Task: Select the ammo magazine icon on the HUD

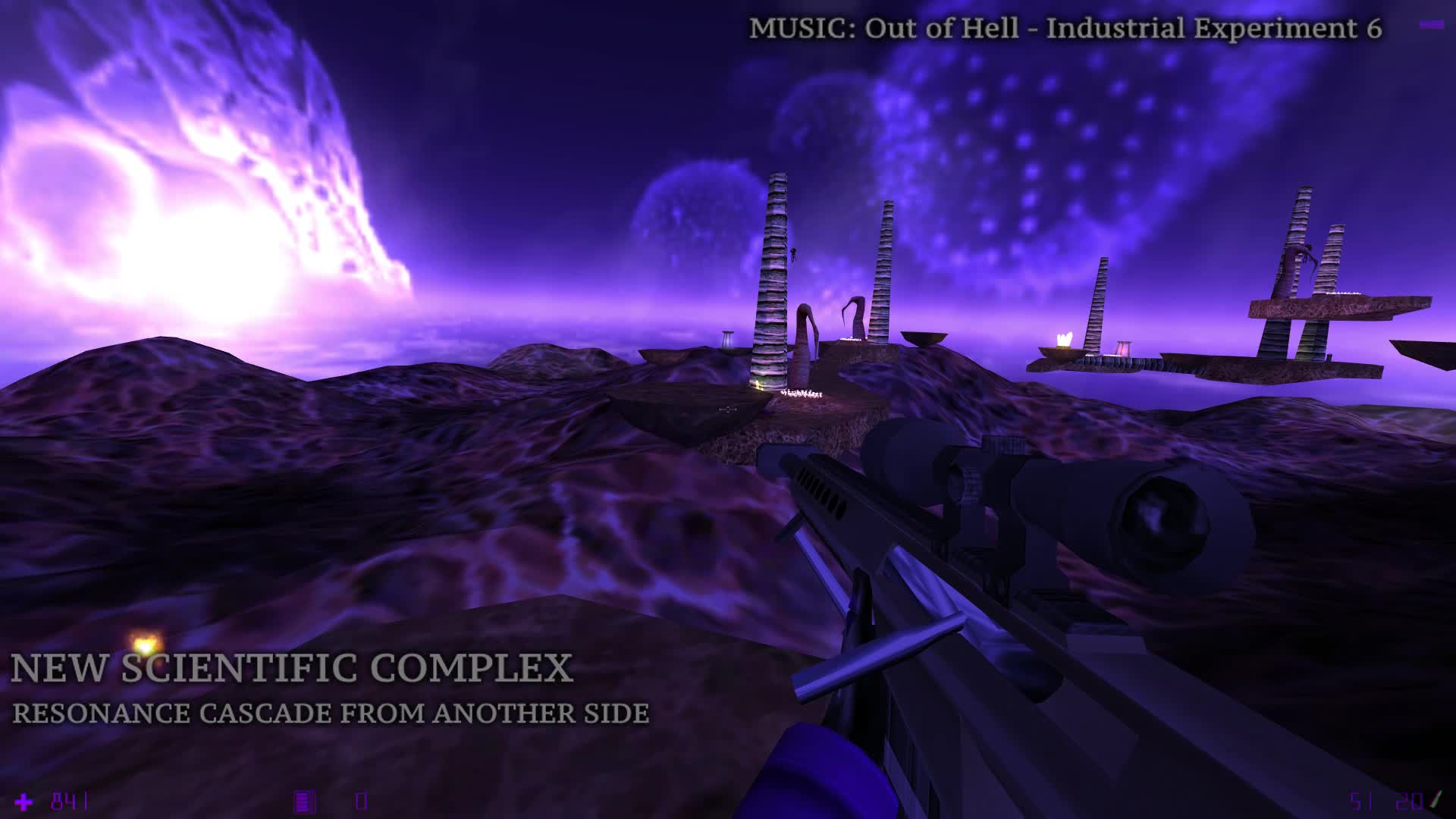Action: (303, 799)
